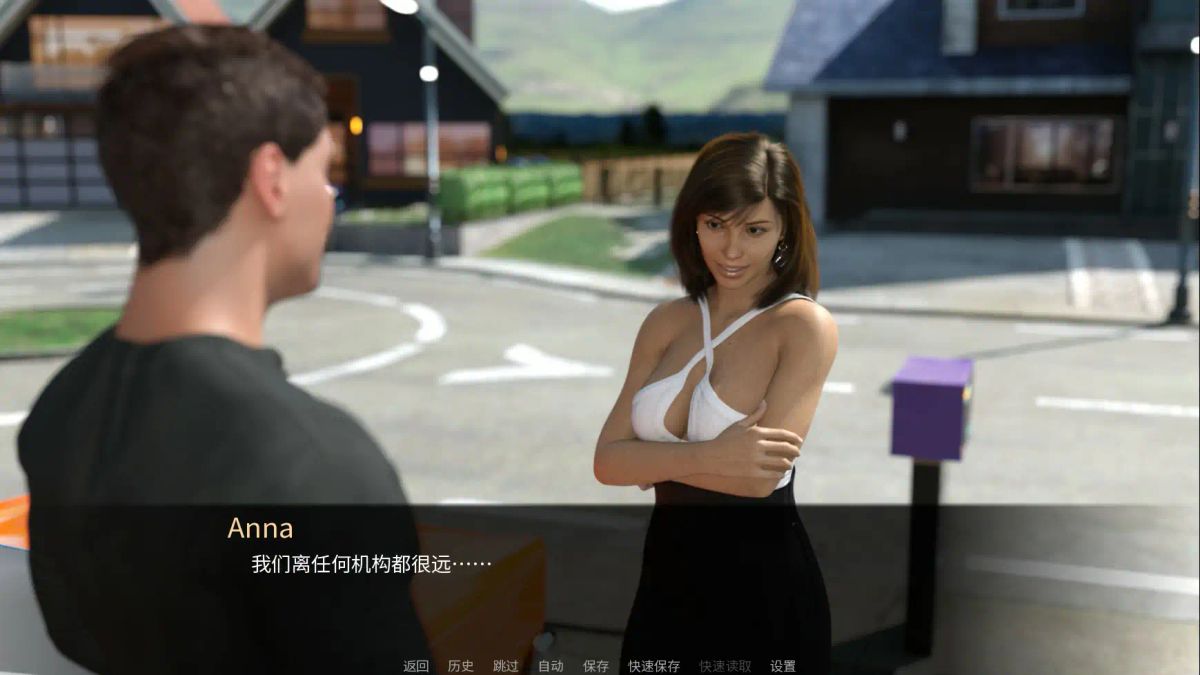The image size is (1200, 675).
Task: Click 快速保存 (Quick Save)
Action: pos(654,666)
